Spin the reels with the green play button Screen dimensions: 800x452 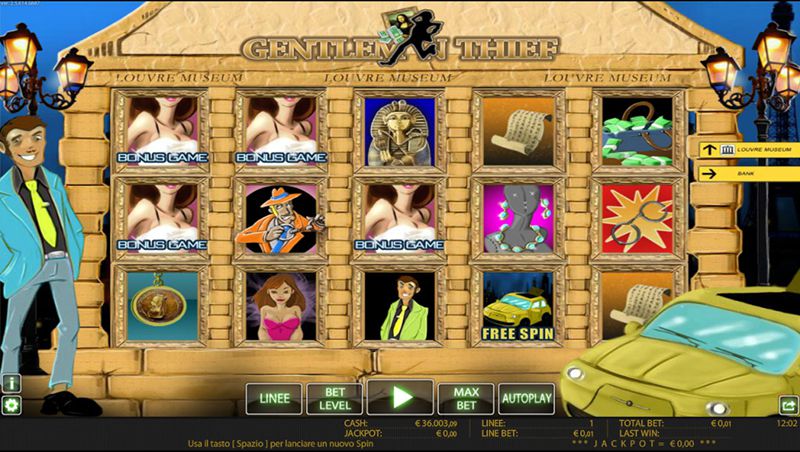(x=400, y=397)
